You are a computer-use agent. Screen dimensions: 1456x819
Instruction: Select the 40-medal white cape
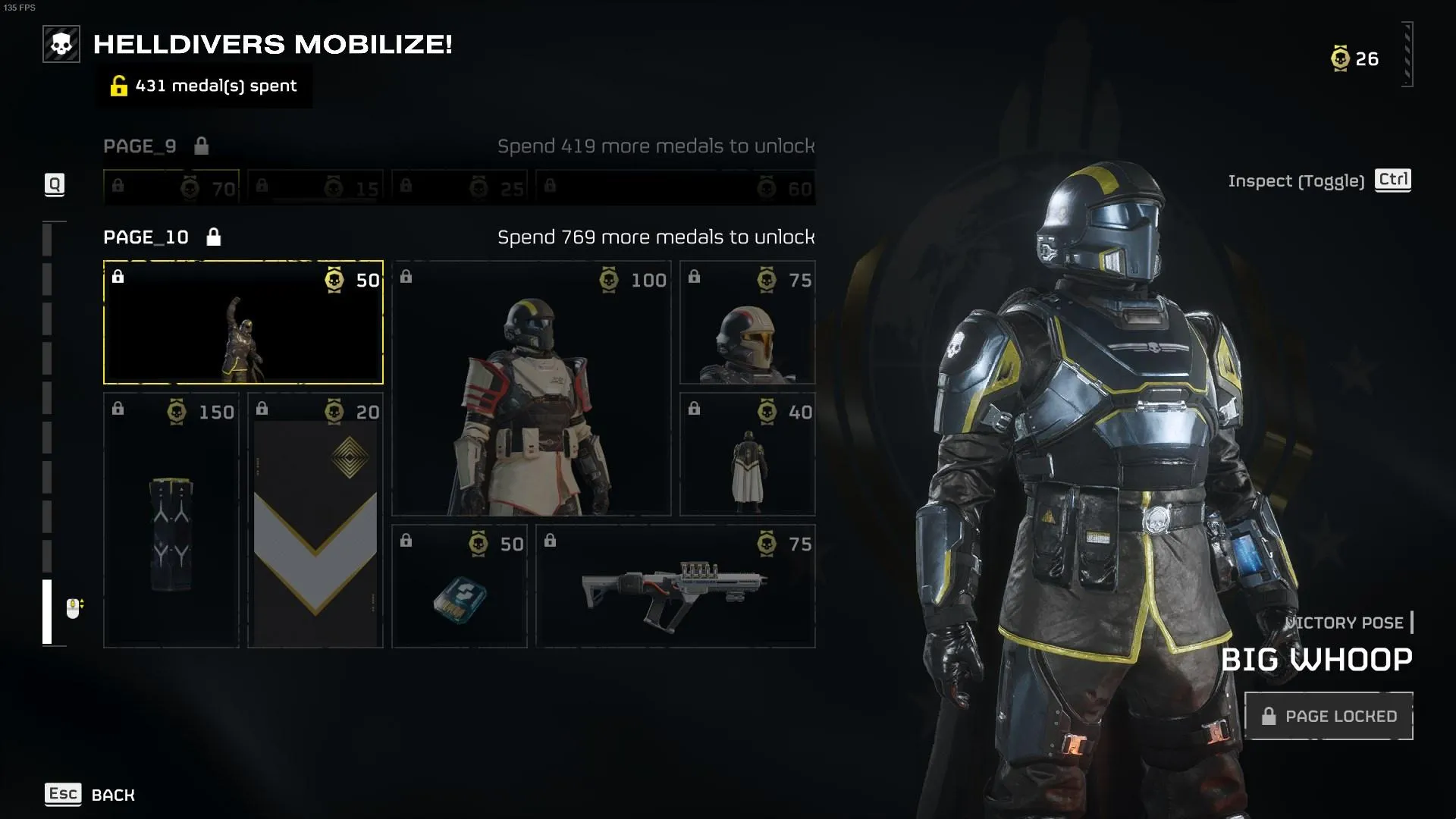click(x=748, y=454)
